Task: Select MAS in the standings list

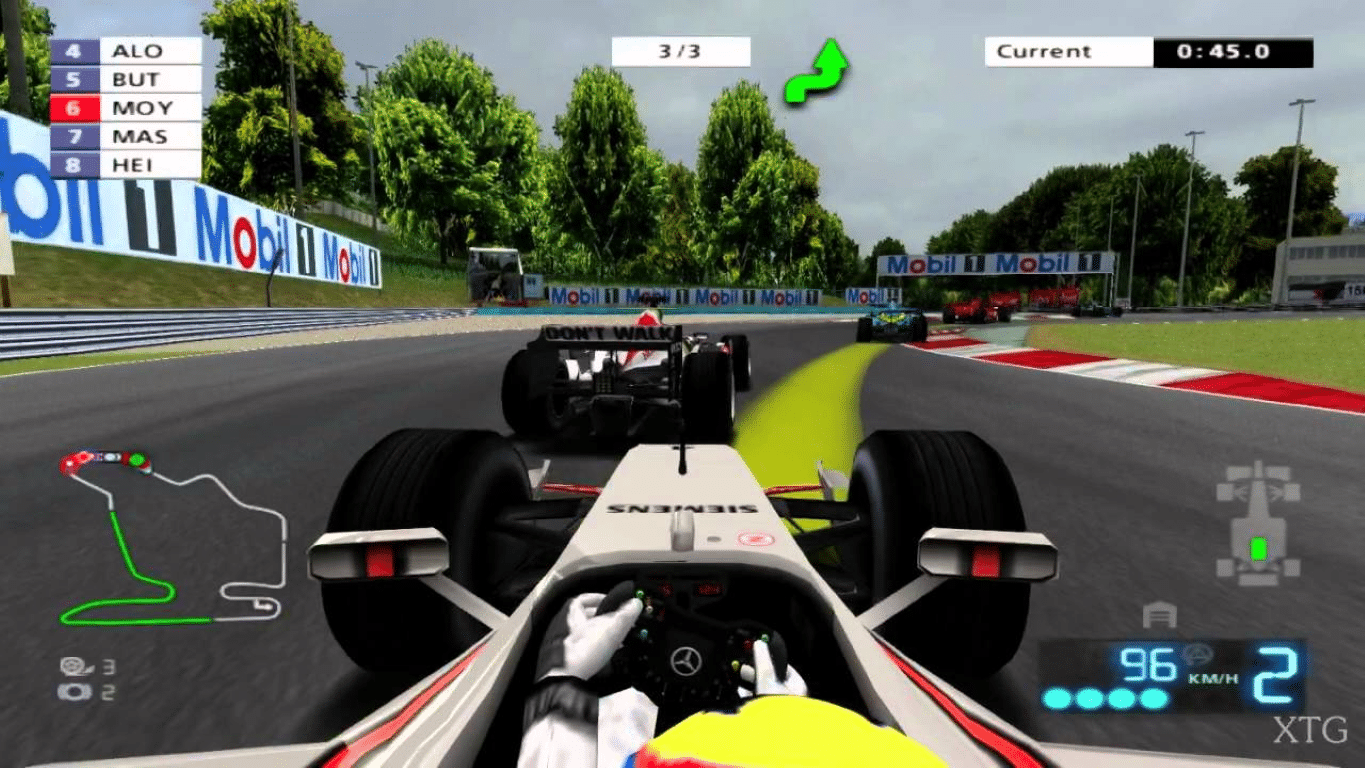Action: [126, 136]
